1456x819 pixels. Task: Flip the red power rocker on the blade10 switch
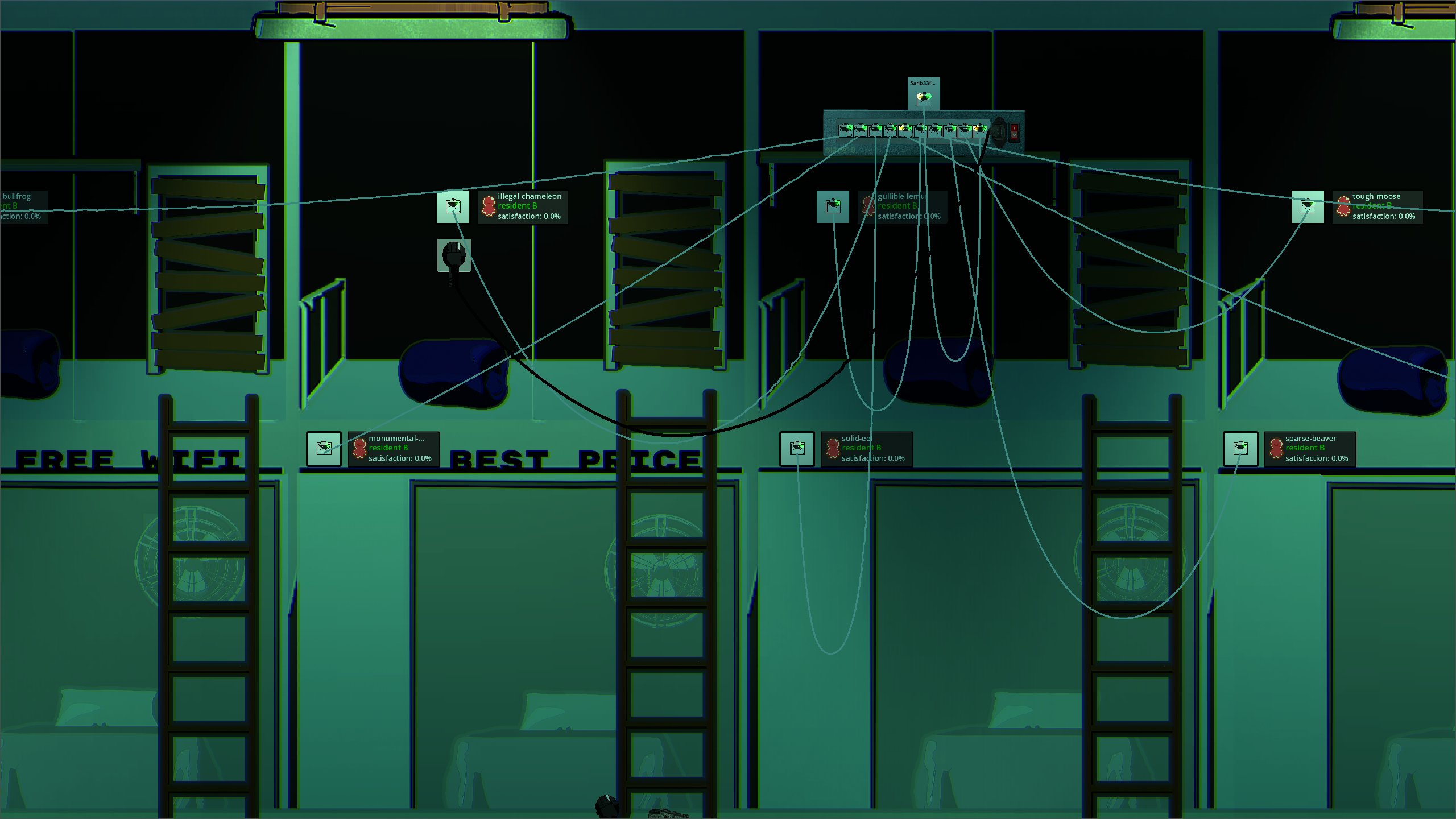pyautogui.click(x=1014, y=133)
